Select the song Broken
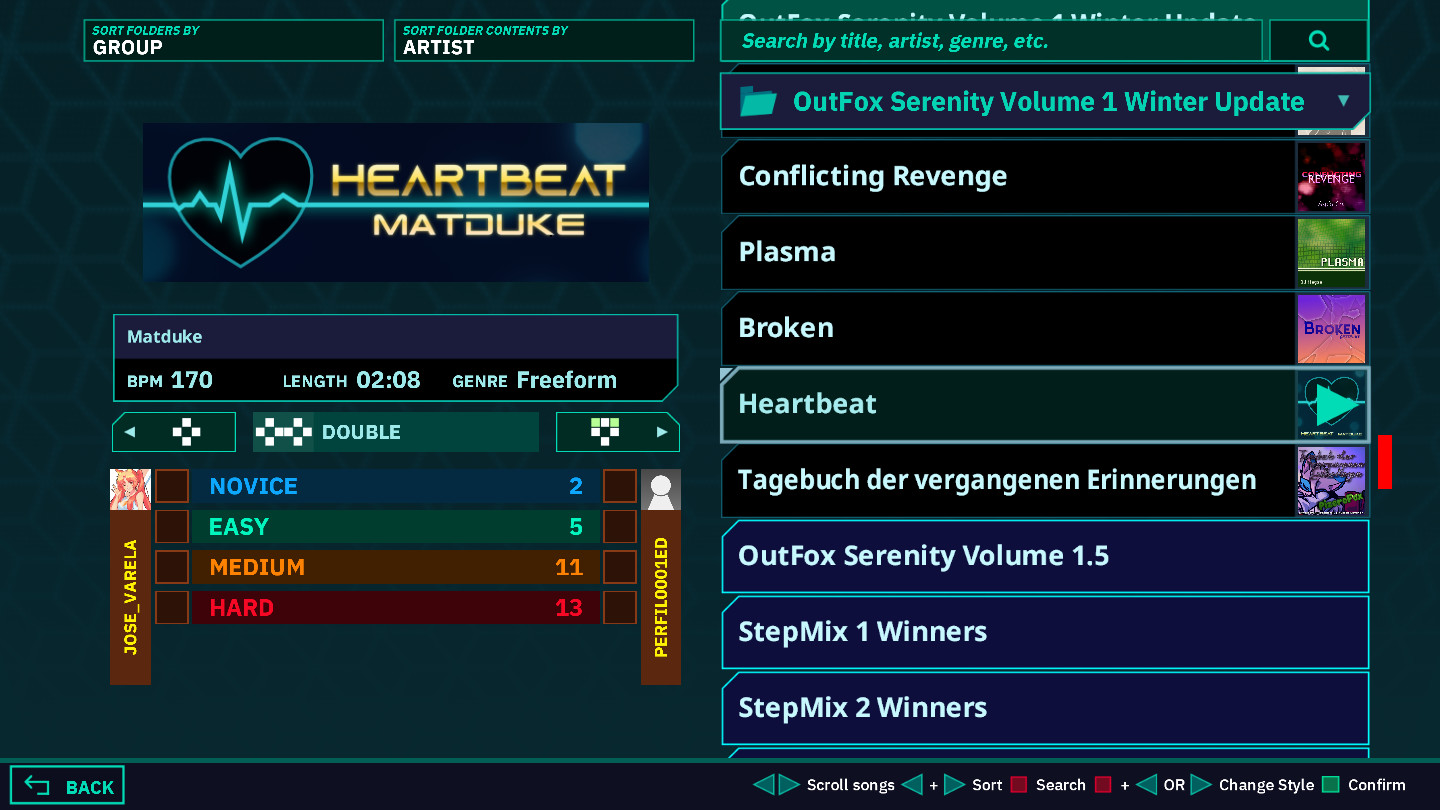 click(x=1000, y=328)
